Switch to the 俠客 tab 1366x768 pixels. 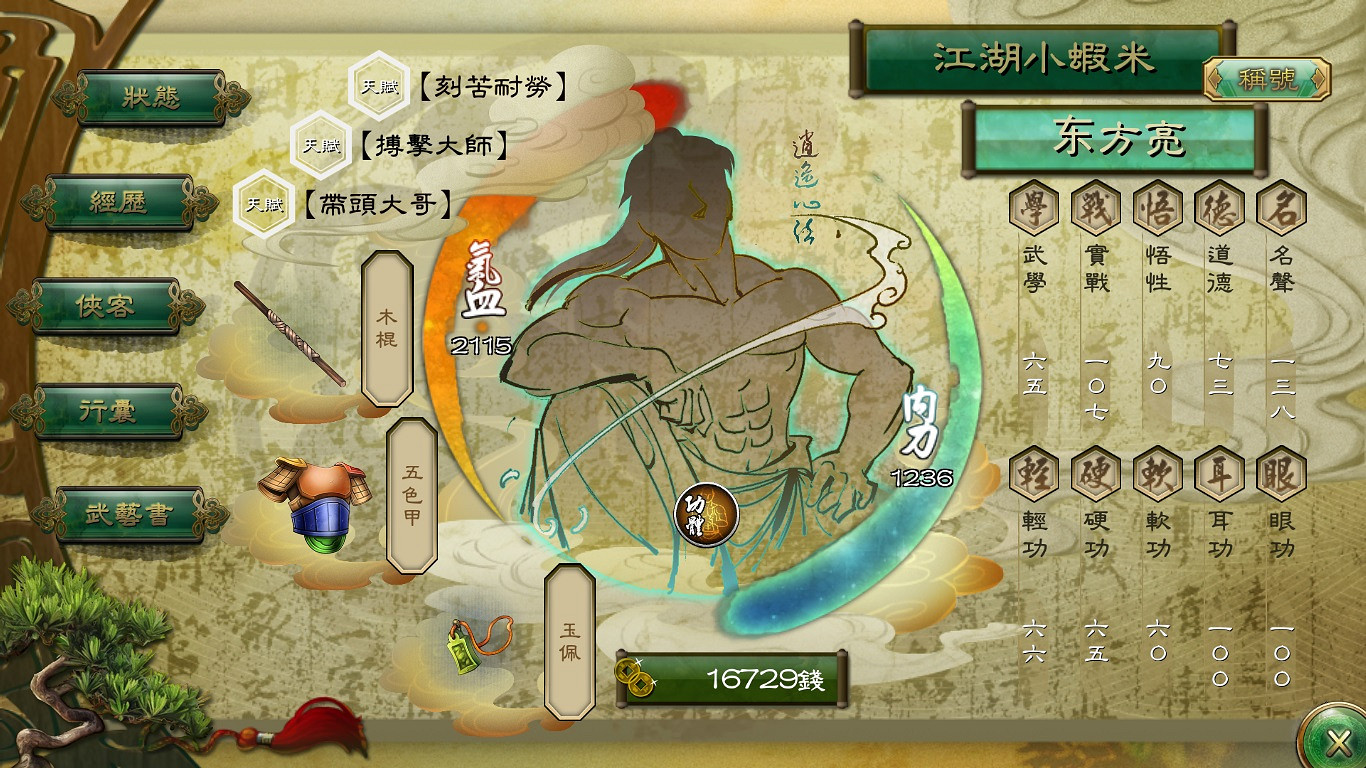(105, 307)
